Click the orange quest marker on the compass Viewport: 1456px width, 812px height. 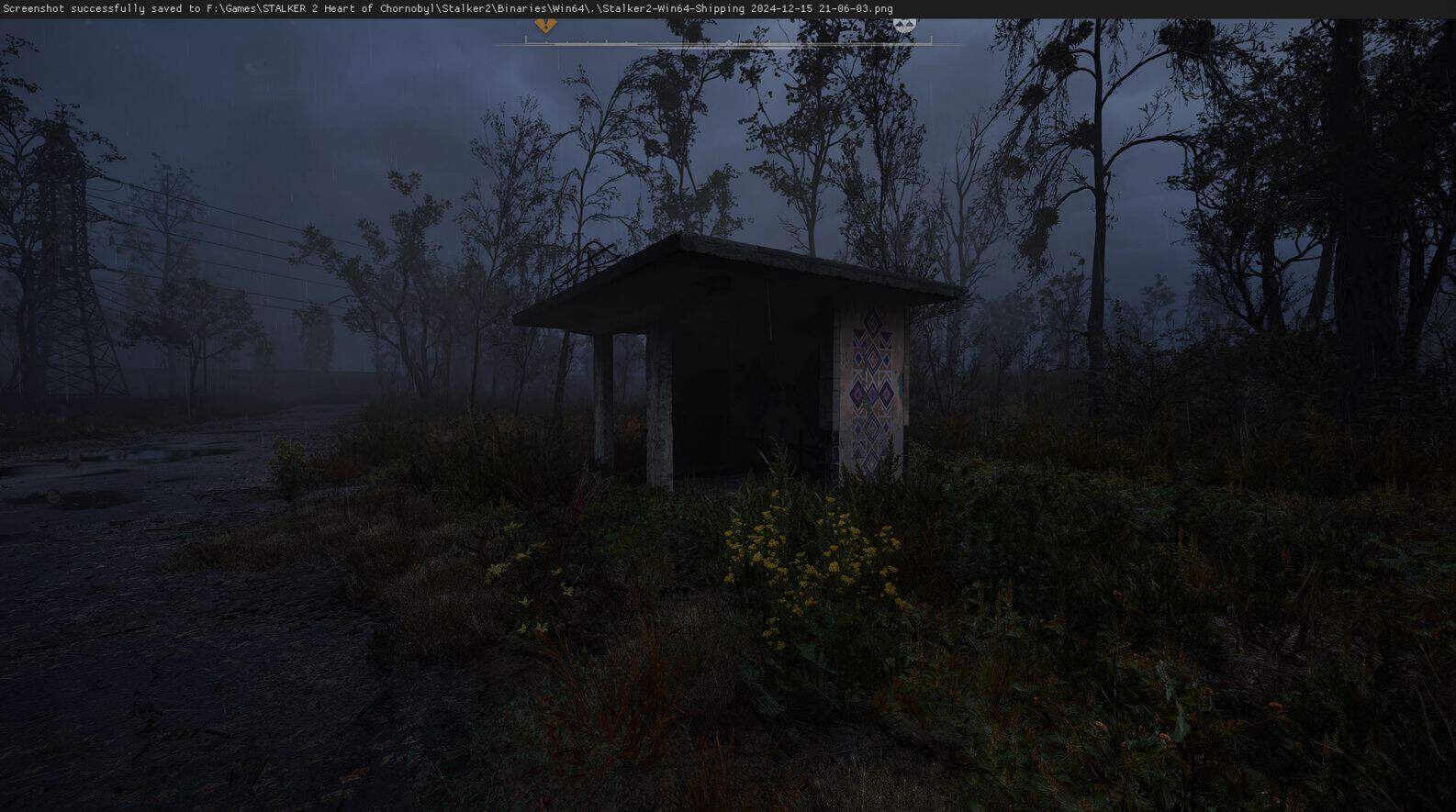pyautogui.click(x=545, y=25)
